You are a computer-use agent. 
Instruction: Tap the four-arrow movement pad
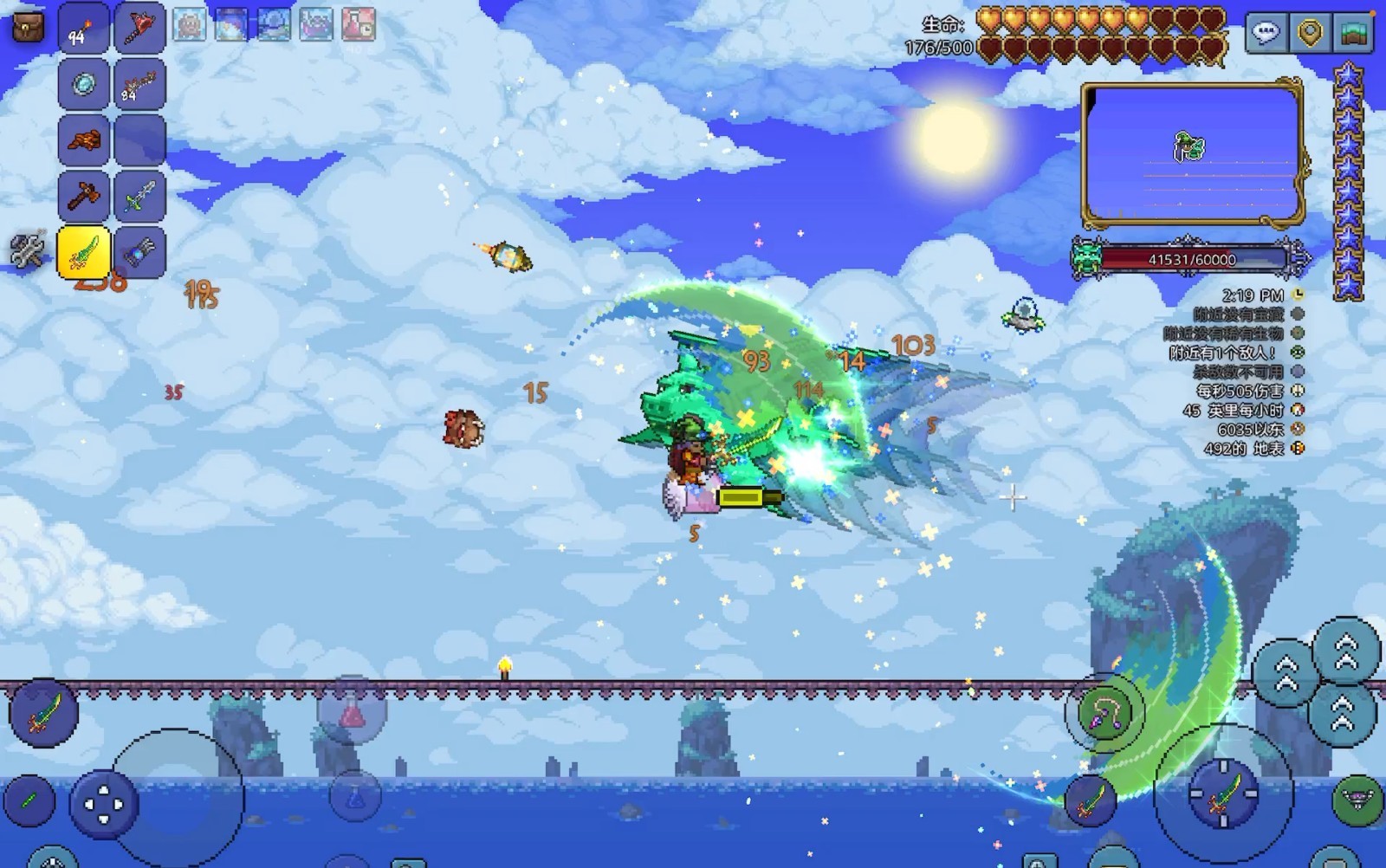click(103, 805)
